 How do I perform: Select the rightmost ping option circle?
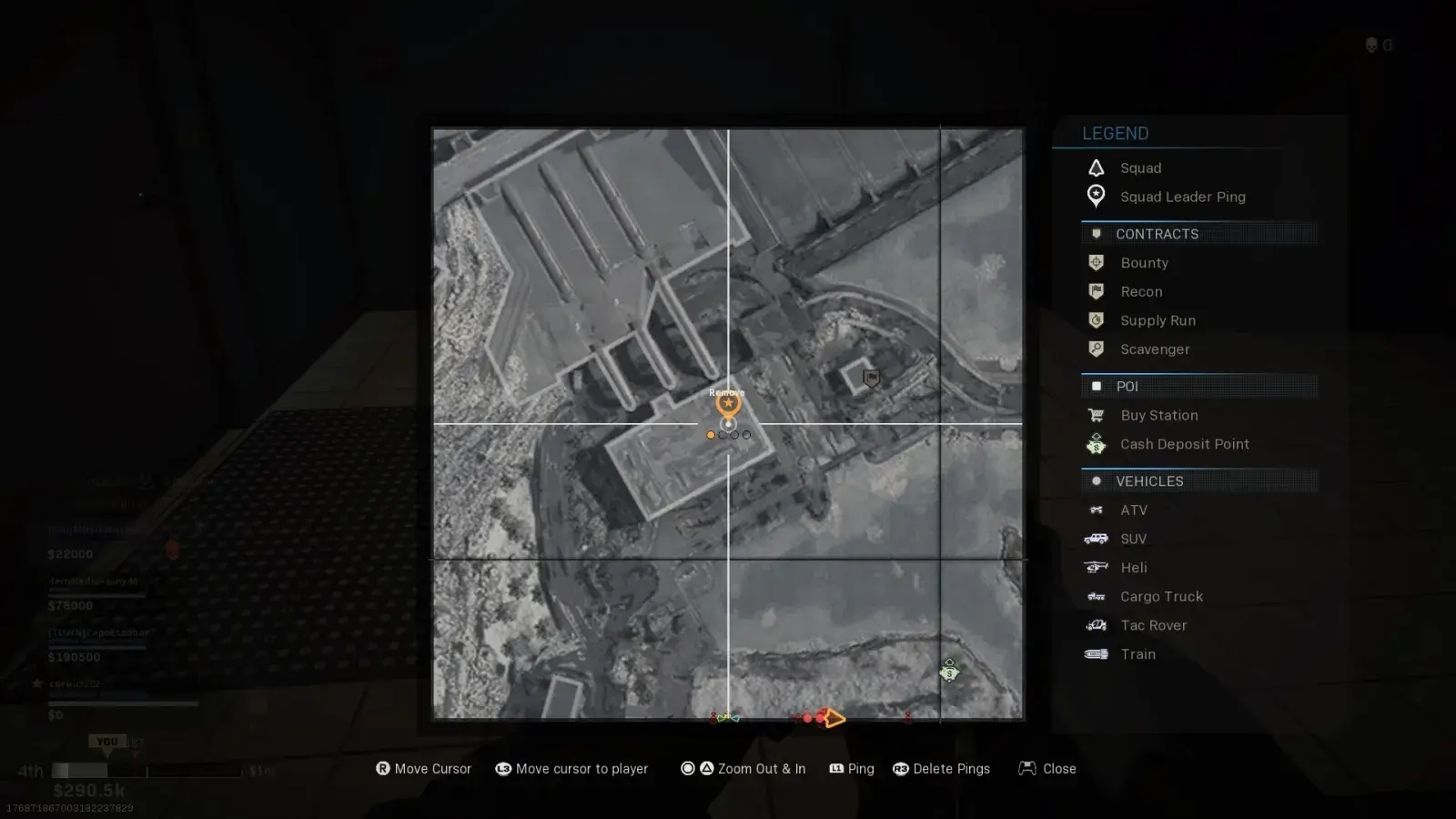click(x=746, y=435)
